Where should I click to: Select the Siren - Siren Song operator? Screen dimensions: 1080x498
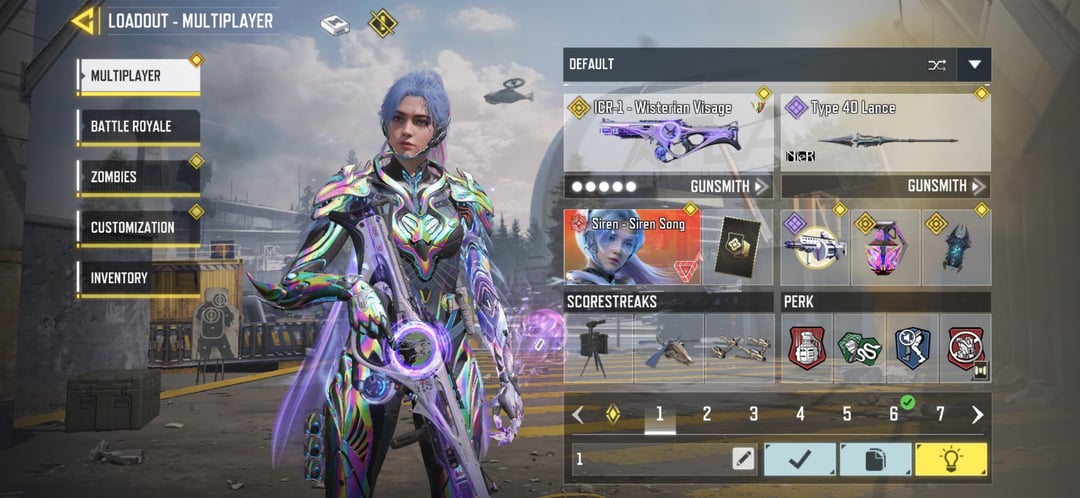point(632,247)
